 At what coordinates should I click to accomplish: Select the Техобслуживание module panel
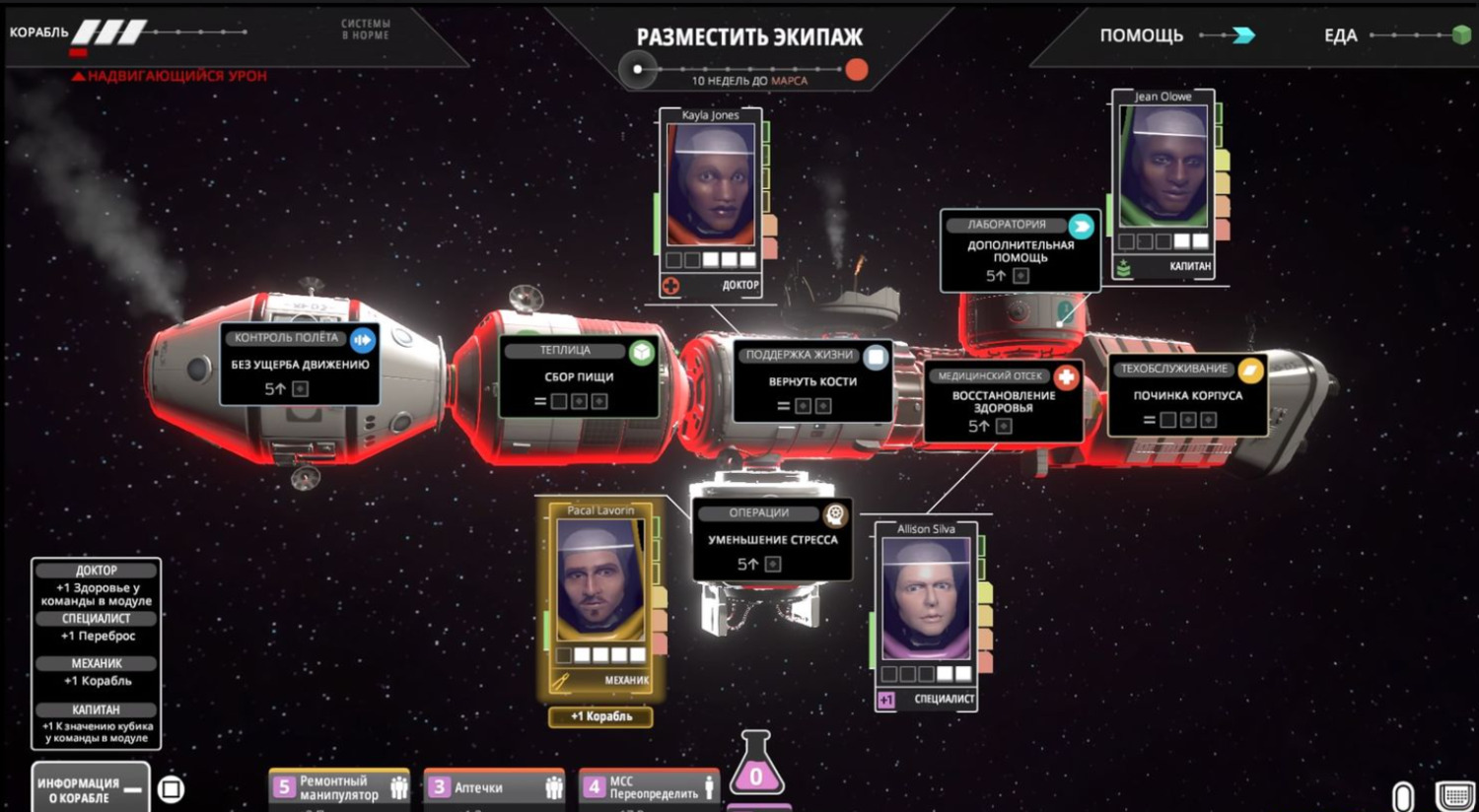tap(1187, 394)
